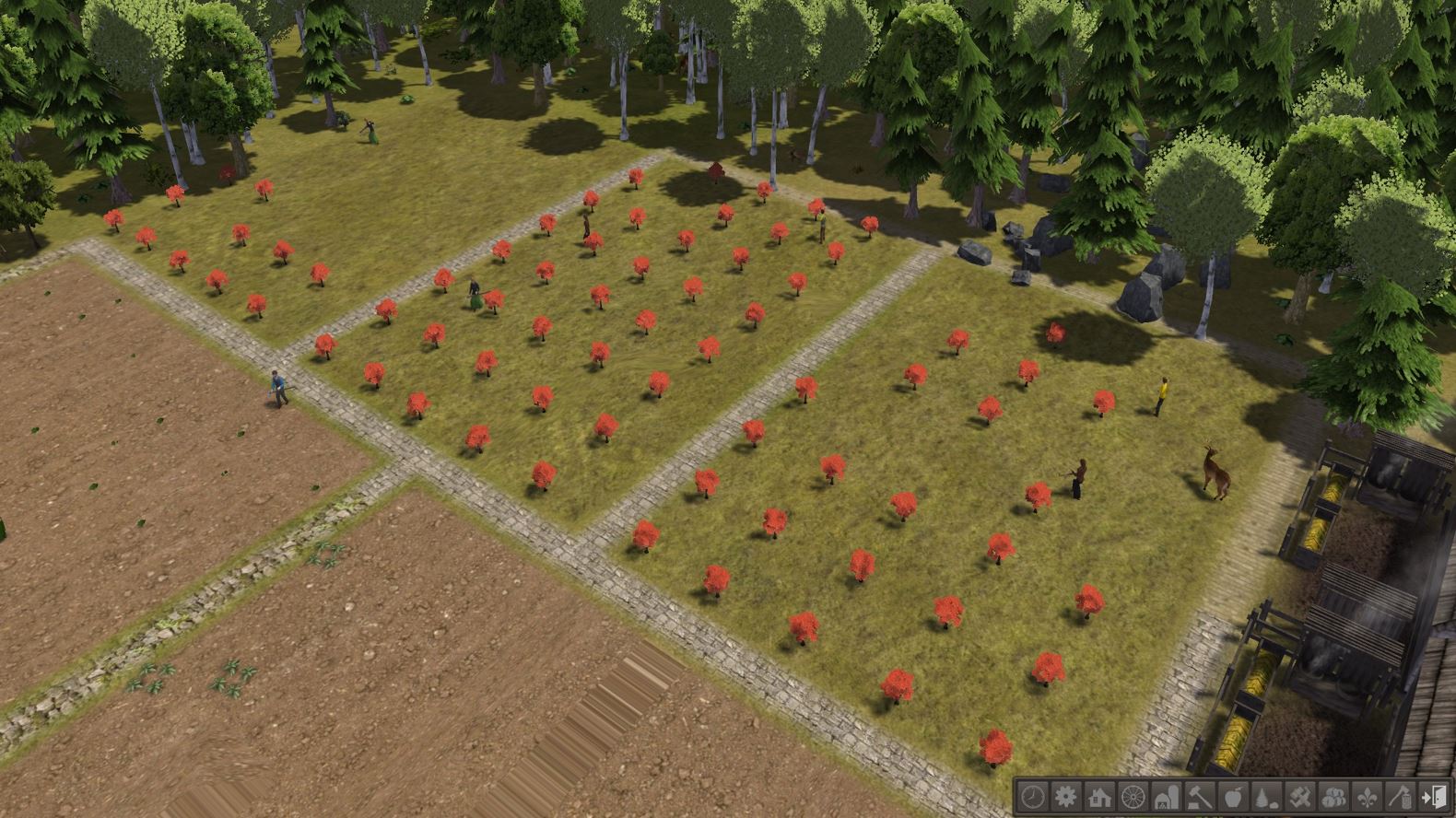Select the gear tools menu icon
1456x818 pixels.
click(1065, 800)
